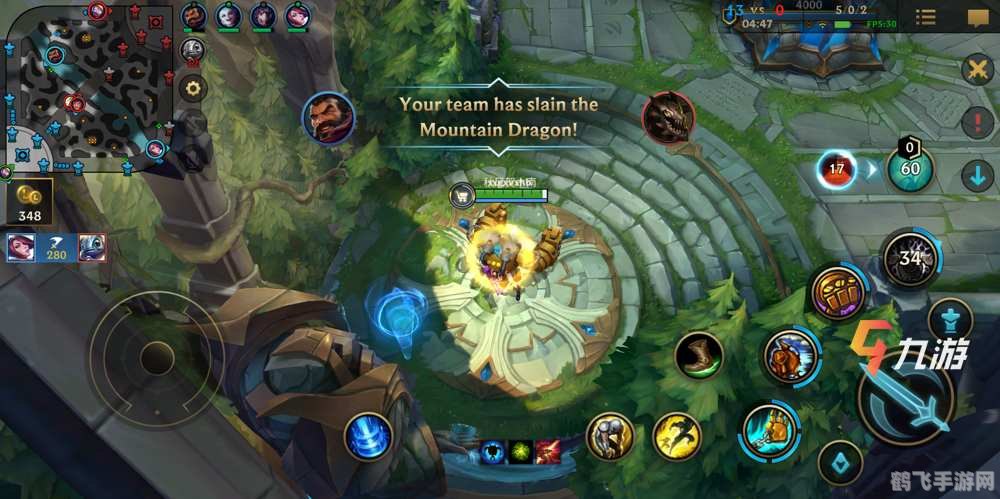The width and height of the screenshot is (1000, 499).
Task: Open the gear settings button
Action: pyautogui.click(x=192, y=88)
